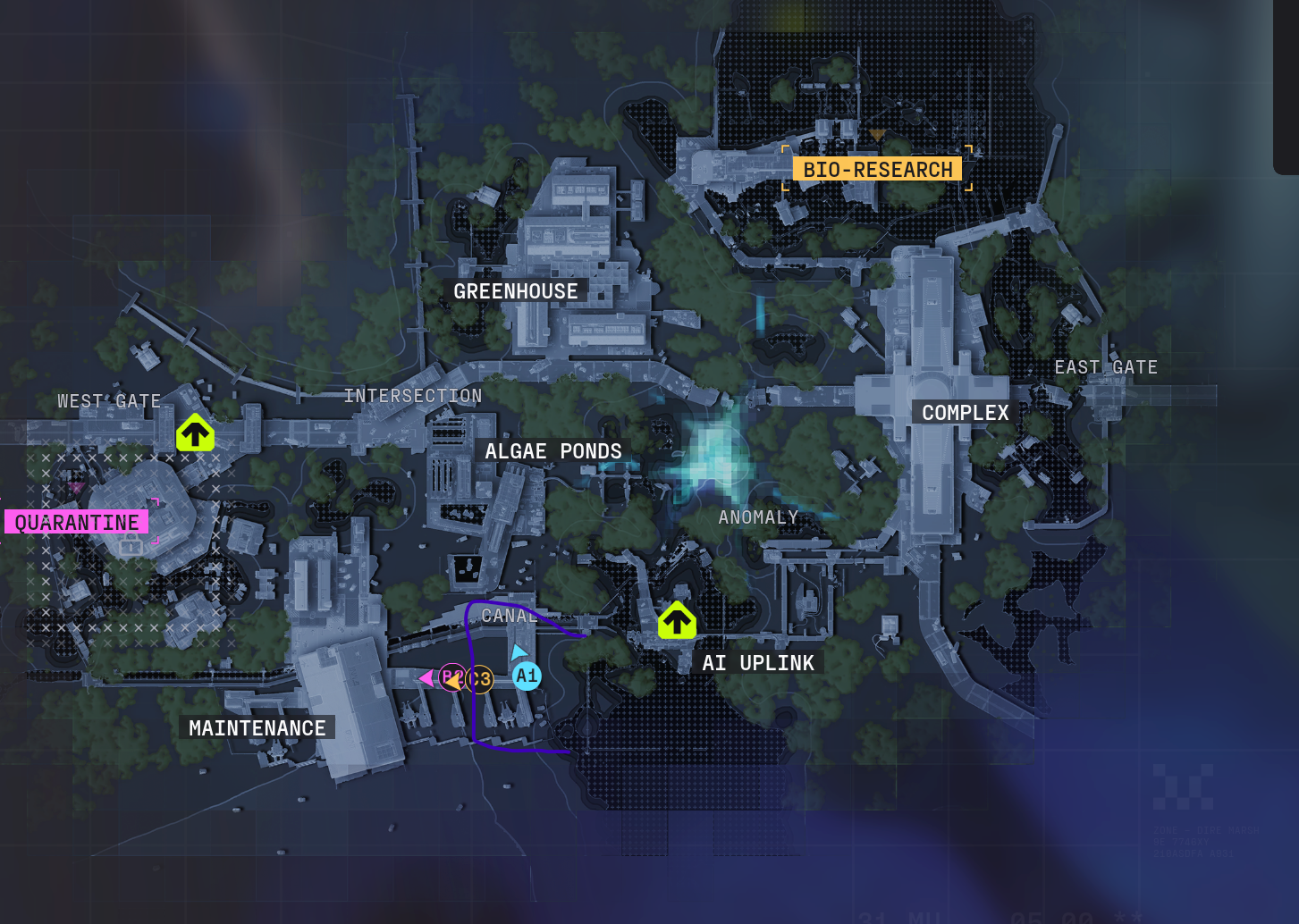Choose the GREENHOUSE map label
1299x924 pixels.
(x=515, y=291)
